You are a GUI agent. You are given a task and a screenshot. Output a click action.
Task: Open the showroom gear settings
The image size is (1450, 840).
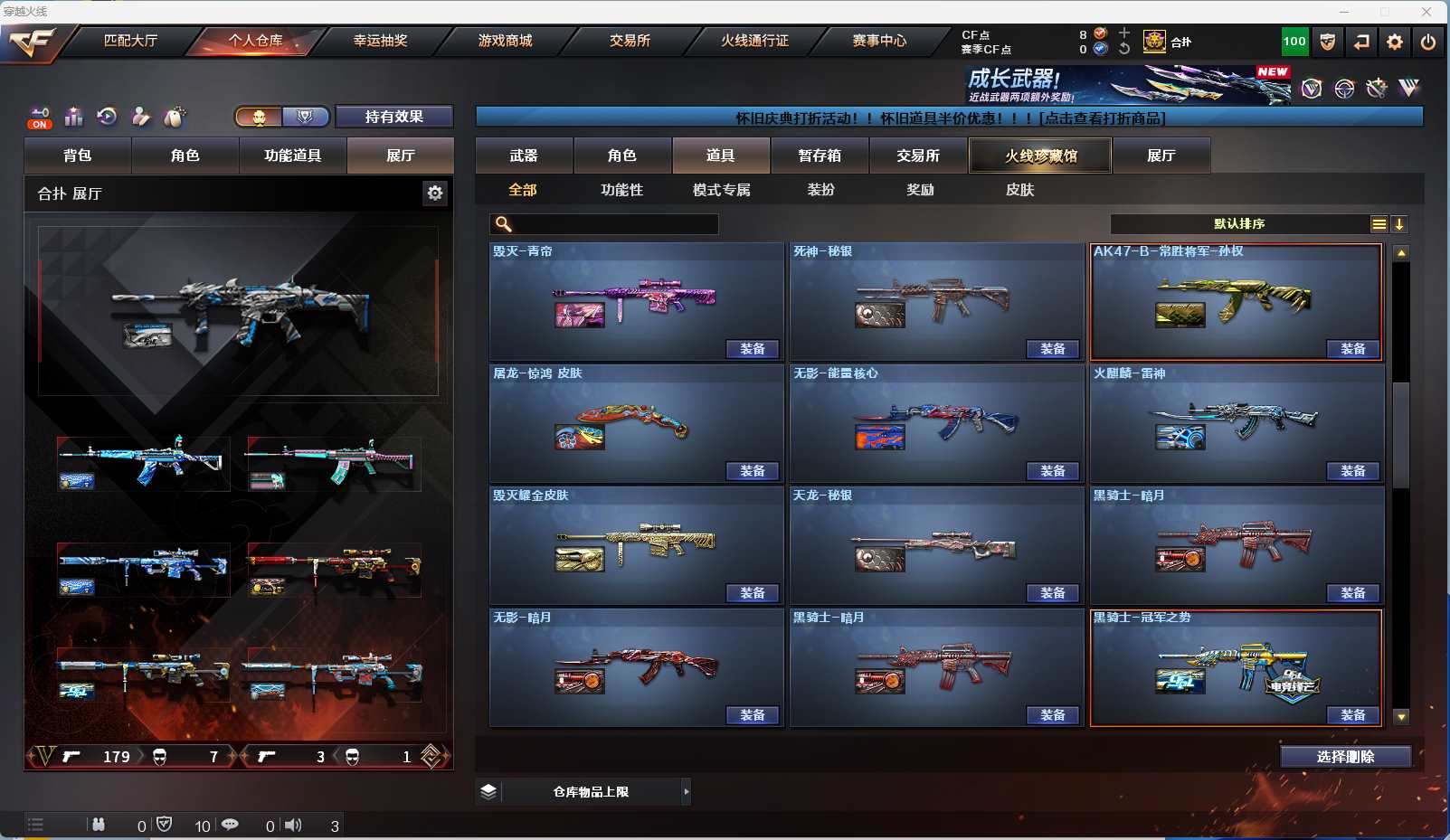pyautogui.click(x=435, y=193)
